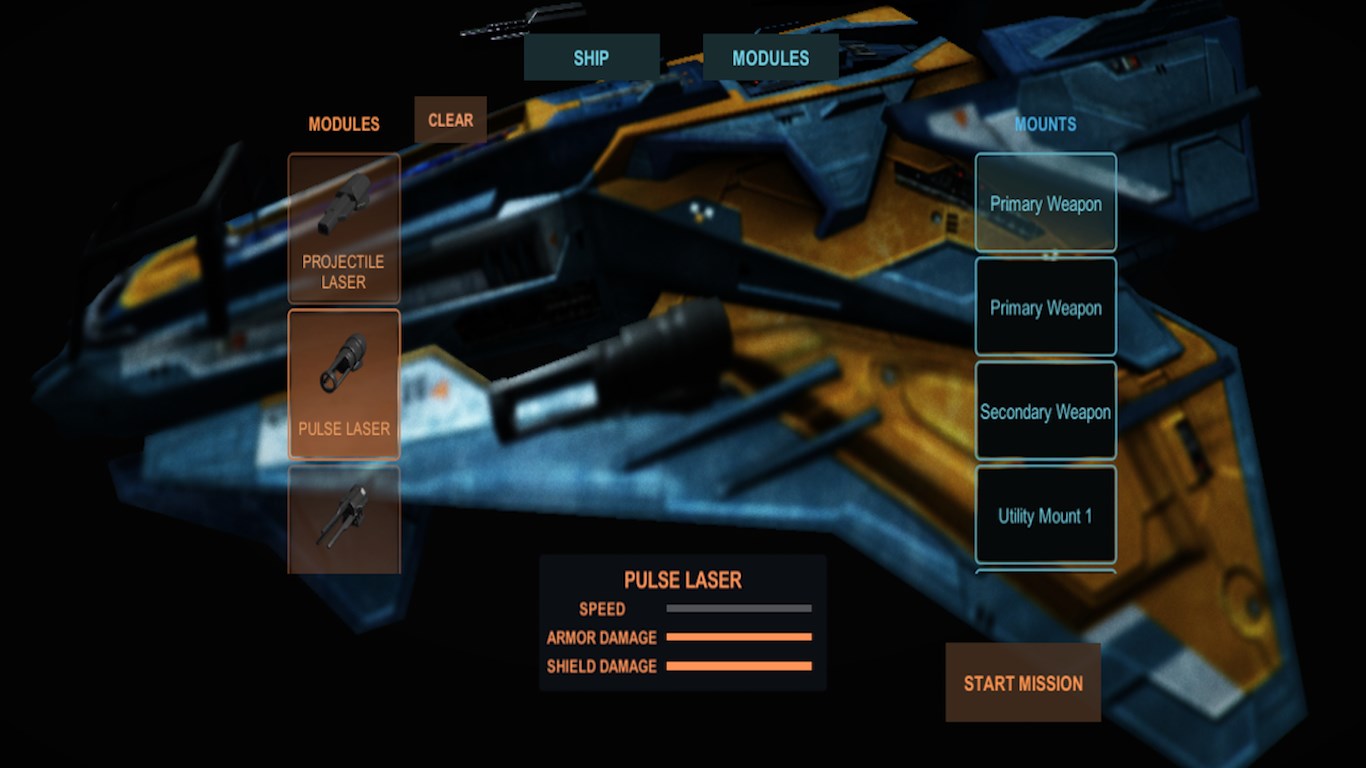The height and width of the screenshot is (768, 1366).
Task: Switch to the Ship tab
Action: pyautogui.click(x=591, y=58)
